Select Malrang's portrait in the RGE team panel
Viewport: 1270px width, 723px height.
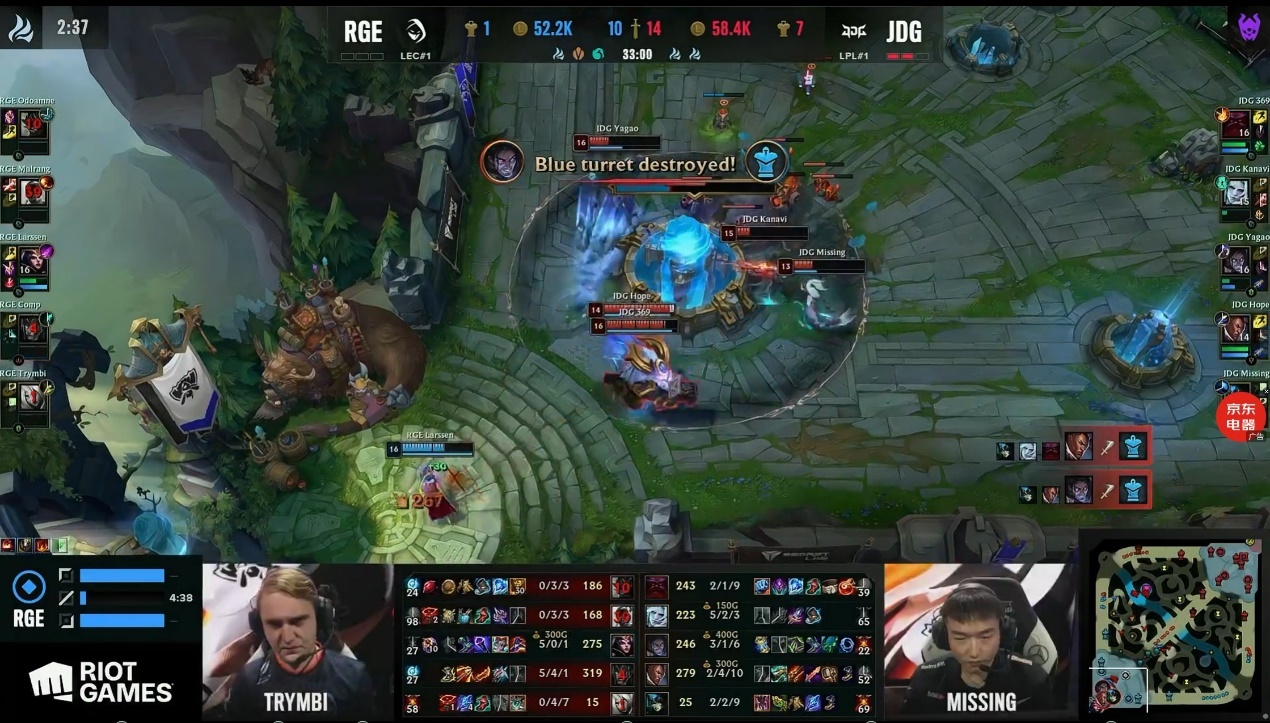[33, 192]
